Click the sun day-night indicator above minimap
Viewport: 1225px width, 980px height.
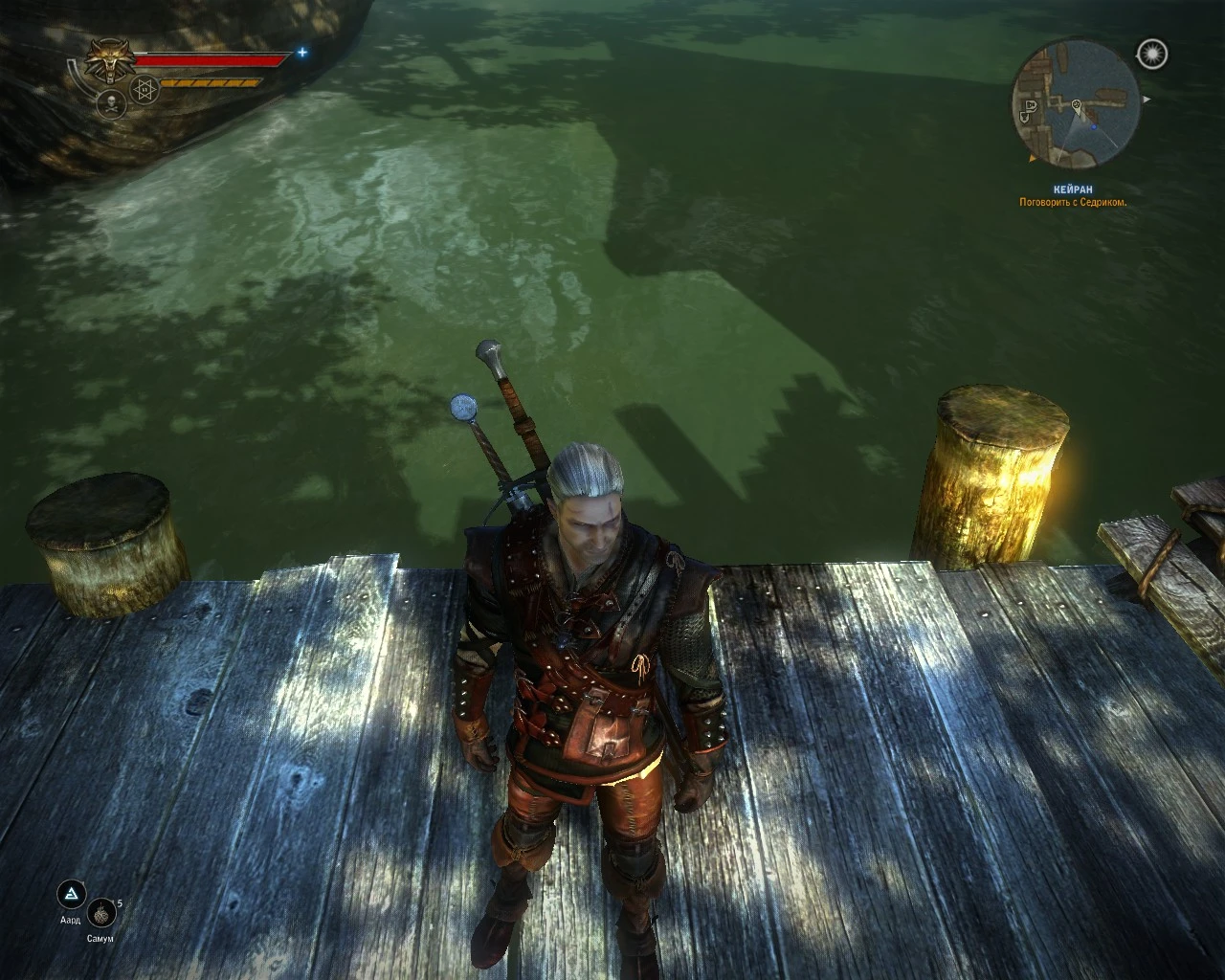click(x=1152, y=54)
